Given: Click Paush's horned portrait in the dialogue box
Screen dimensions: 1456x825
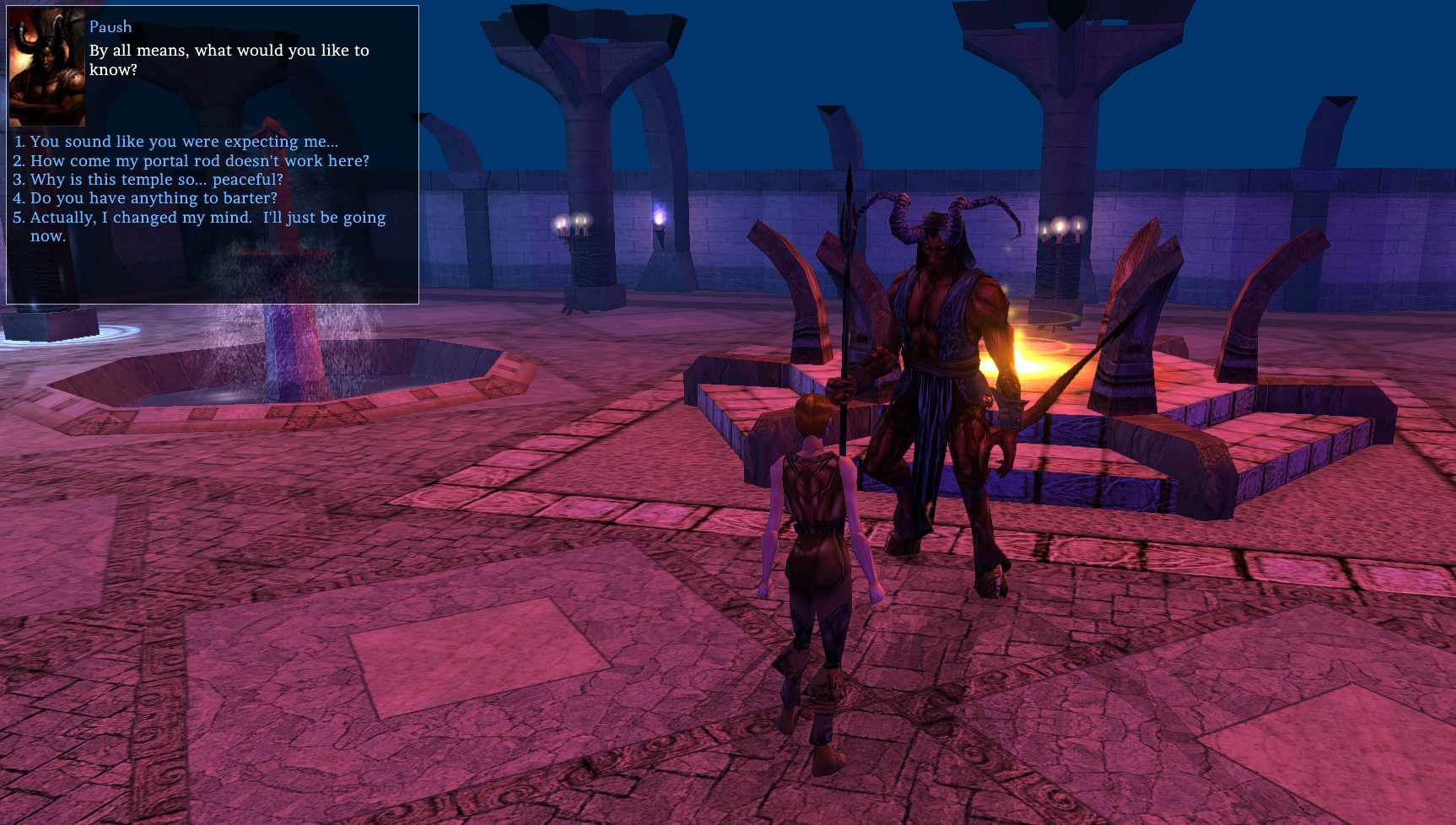Looking at the screenshot, I should 46,67.
